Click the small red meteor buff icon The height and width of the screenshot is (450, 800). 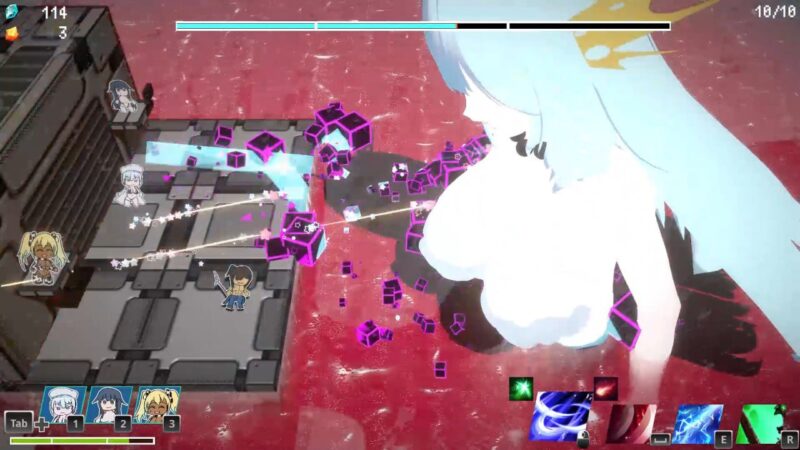point(605,388)
